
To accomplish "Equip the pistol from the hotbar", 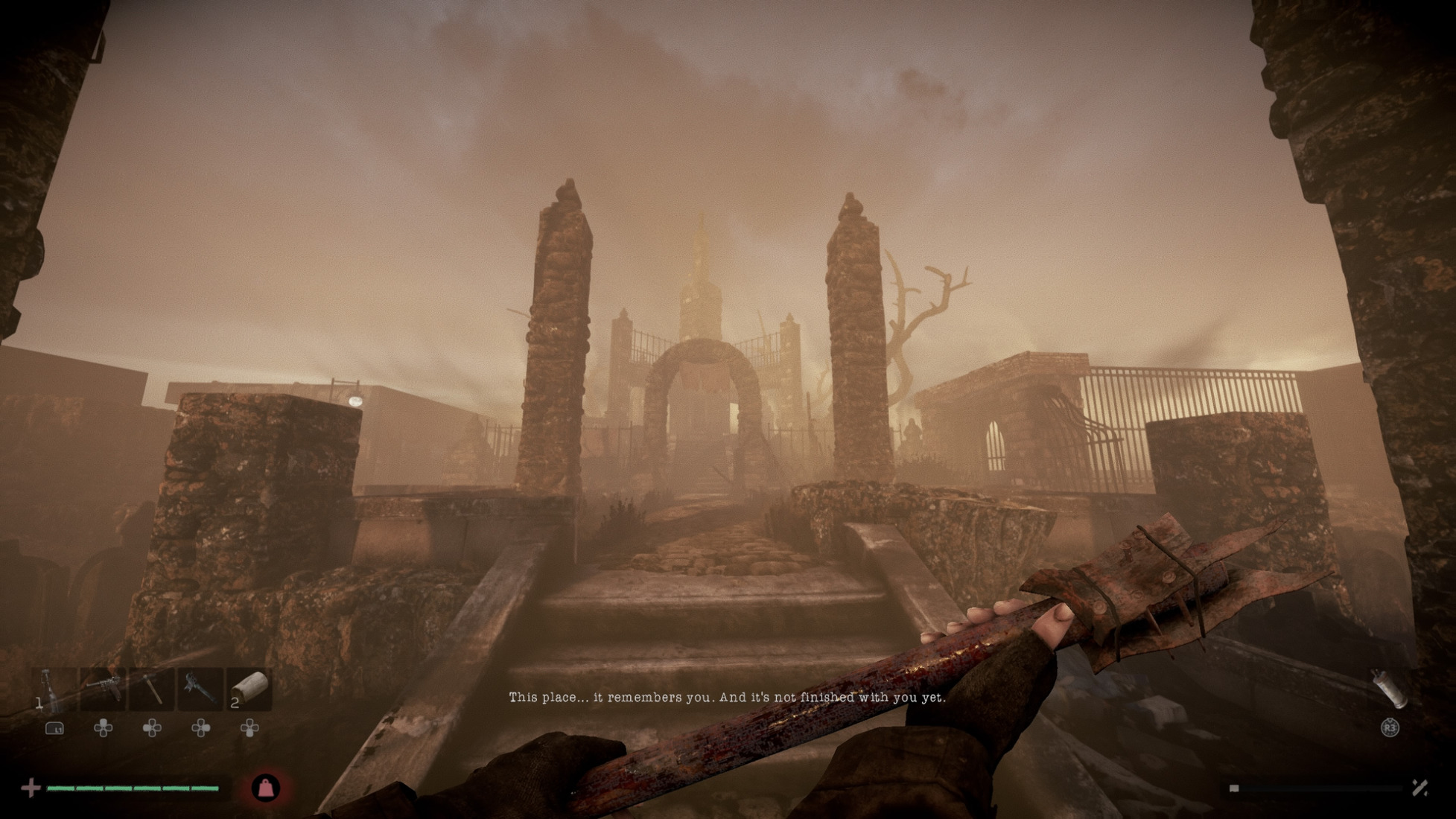I will tap(103, 689).
